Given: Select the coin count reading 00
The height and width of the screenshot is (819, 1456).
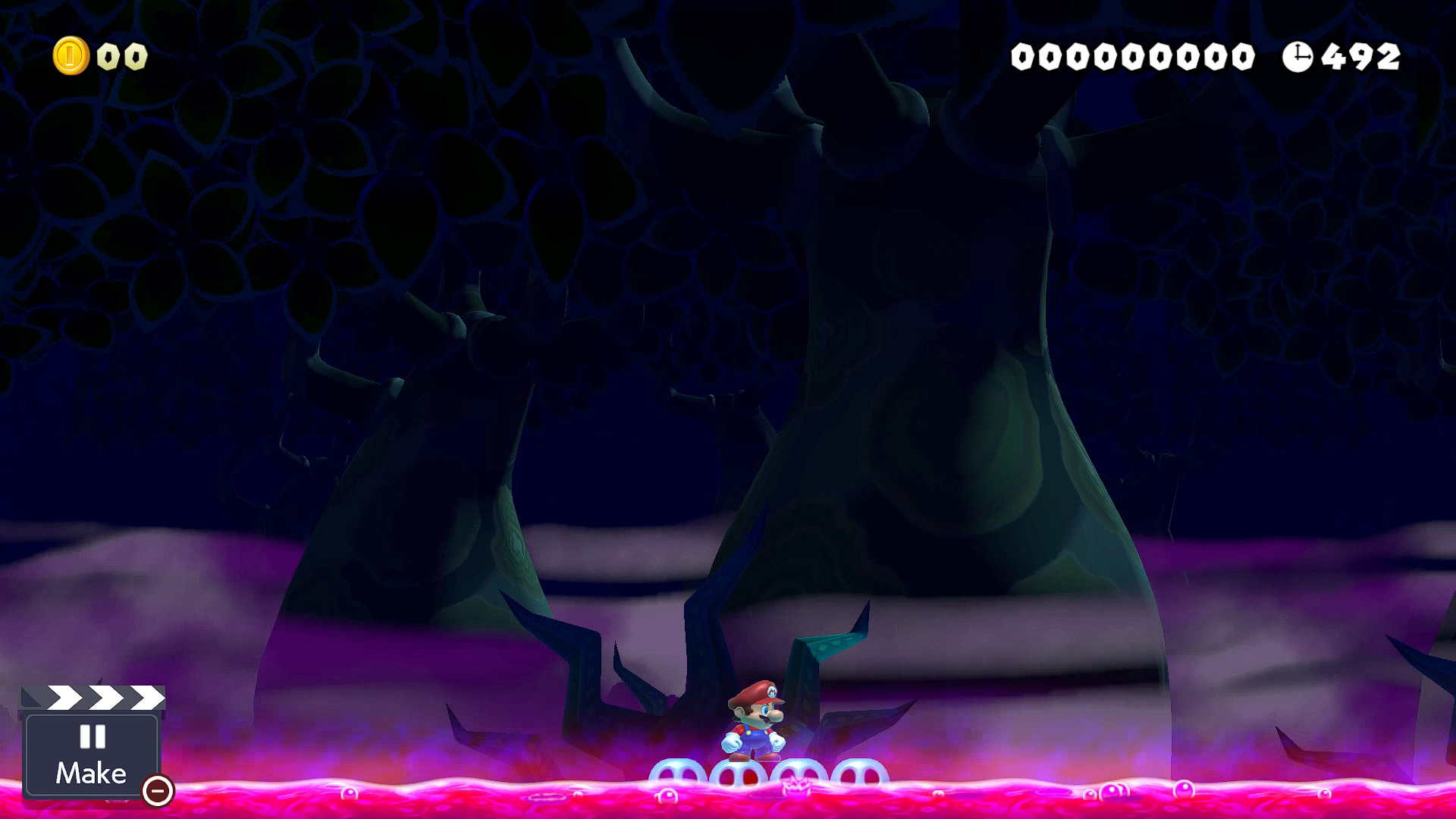Looking at the screenshot, I should coord(121,56).
